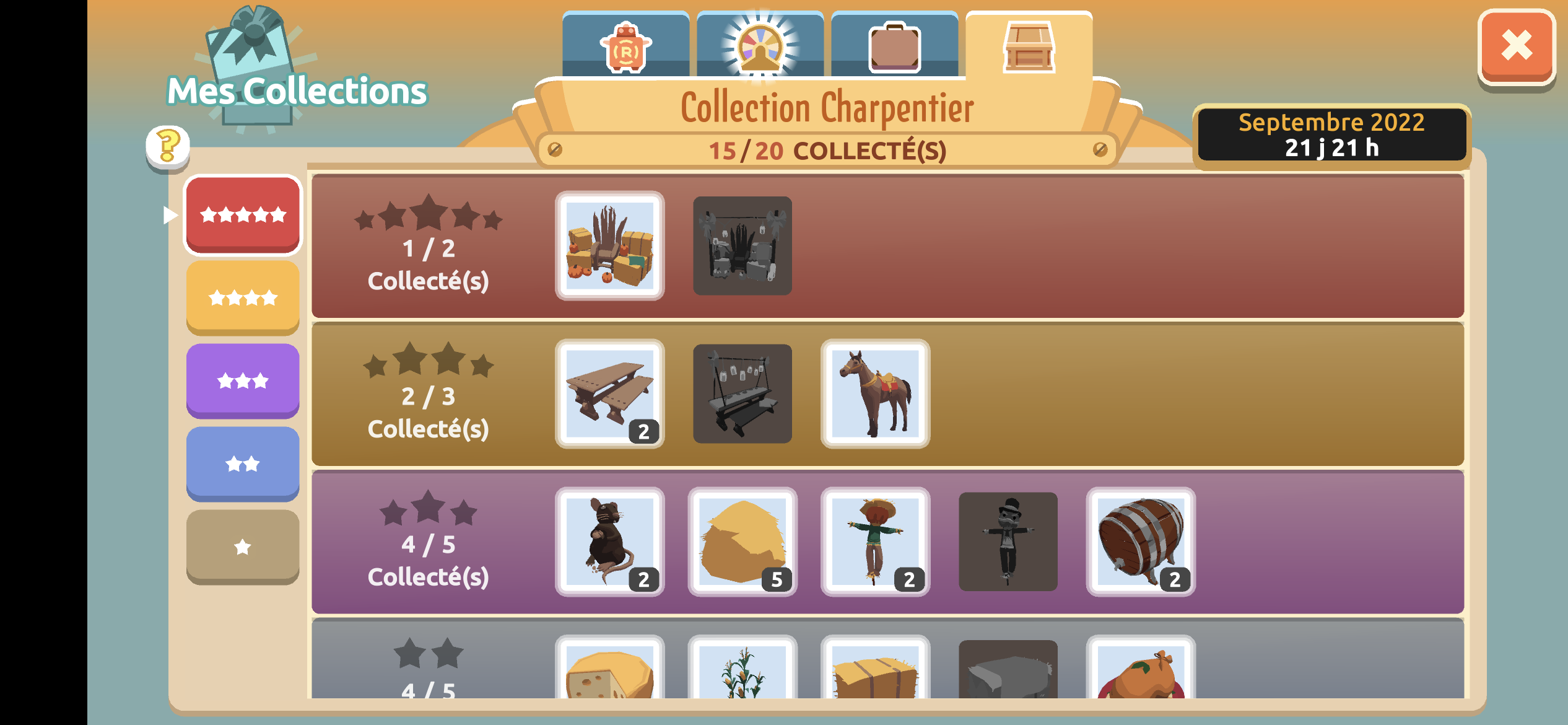The height and width of the screenshot is (725, 1568).
Task: Choose the pumpkin-head scarecrow item
Action: (875, 542)
